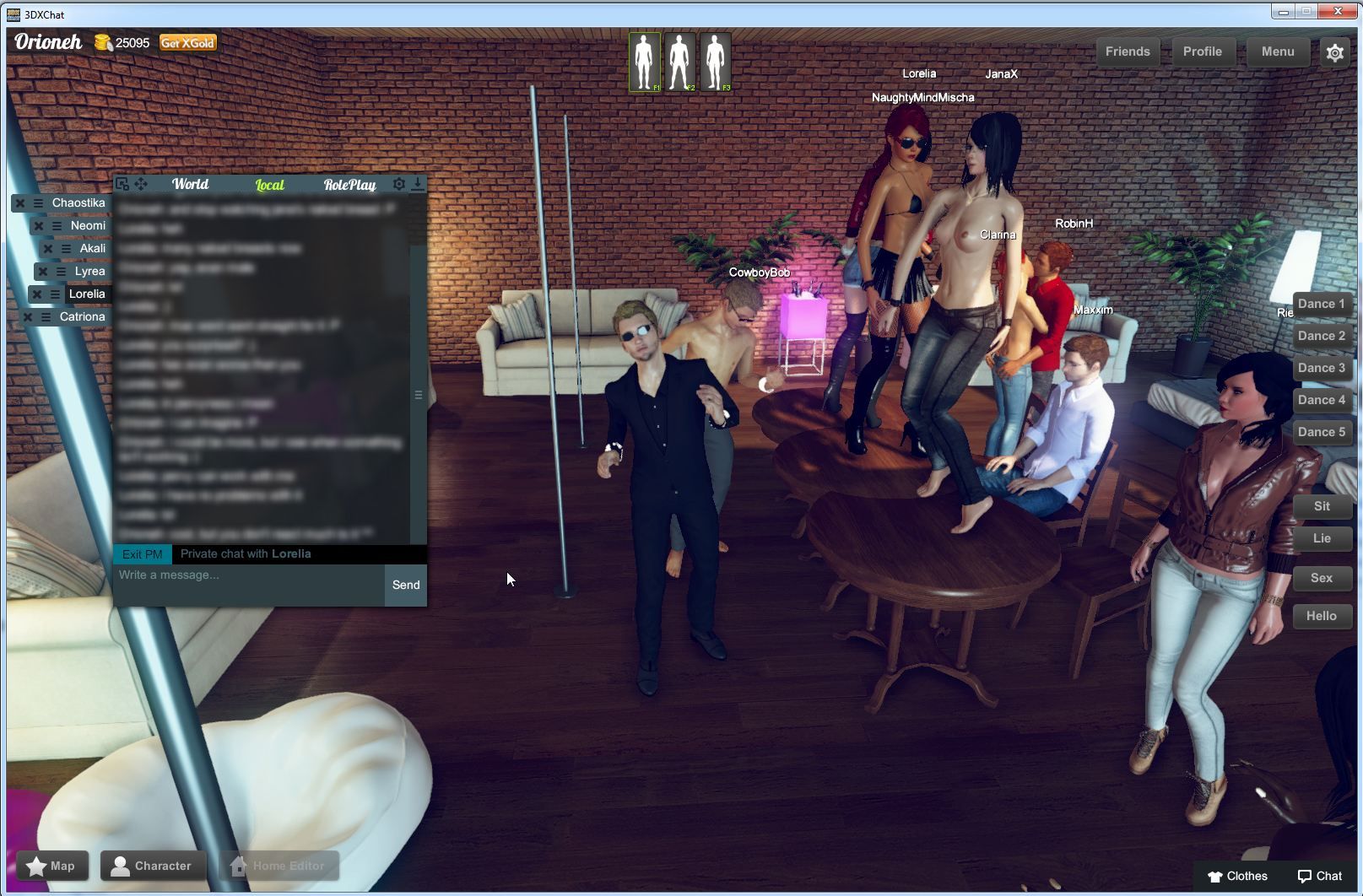The image size is (1363, 896).
Task: Open the chat window settings gear
Action: [399, 185]
